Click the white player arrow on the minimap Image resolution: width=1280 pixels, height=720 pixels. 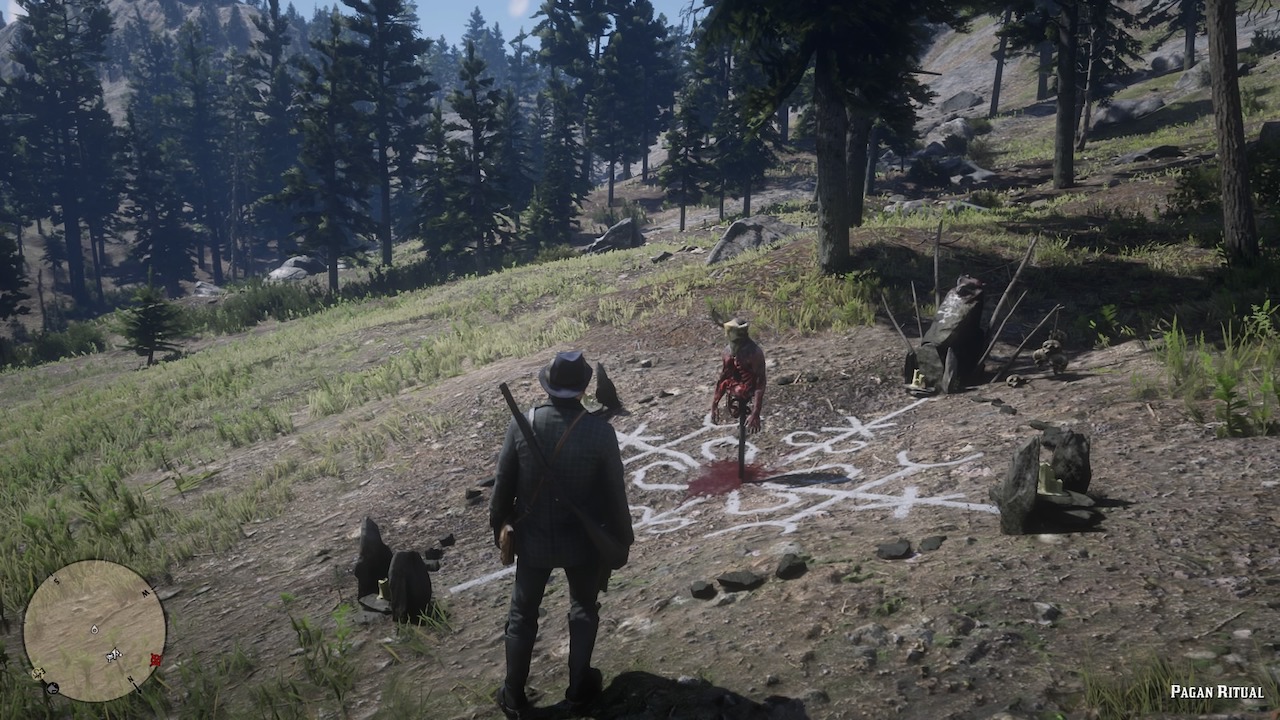[114, 653]
